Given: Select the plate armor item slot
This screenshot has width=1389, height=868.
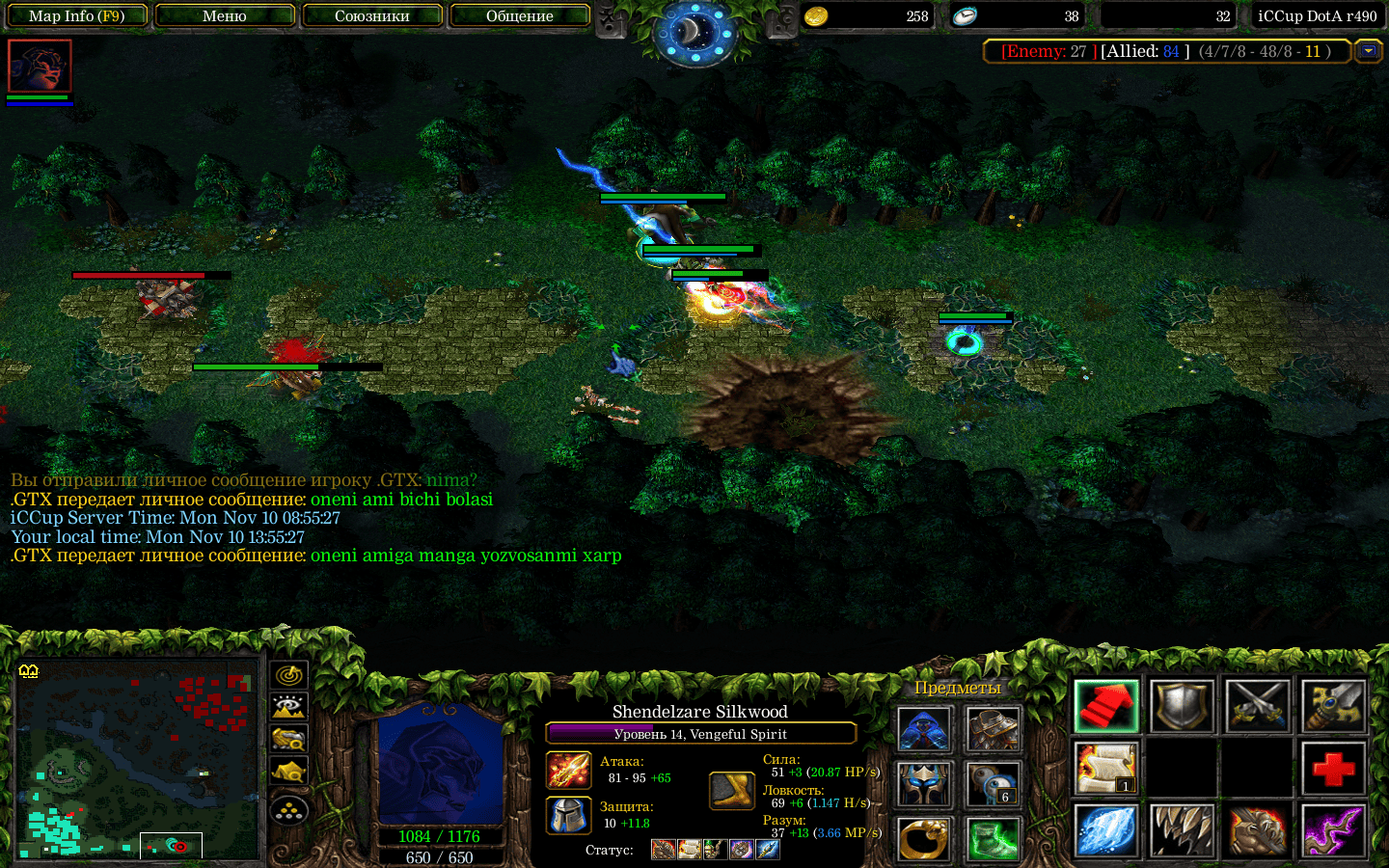Looking at the screenshot, I should (993, 729).
